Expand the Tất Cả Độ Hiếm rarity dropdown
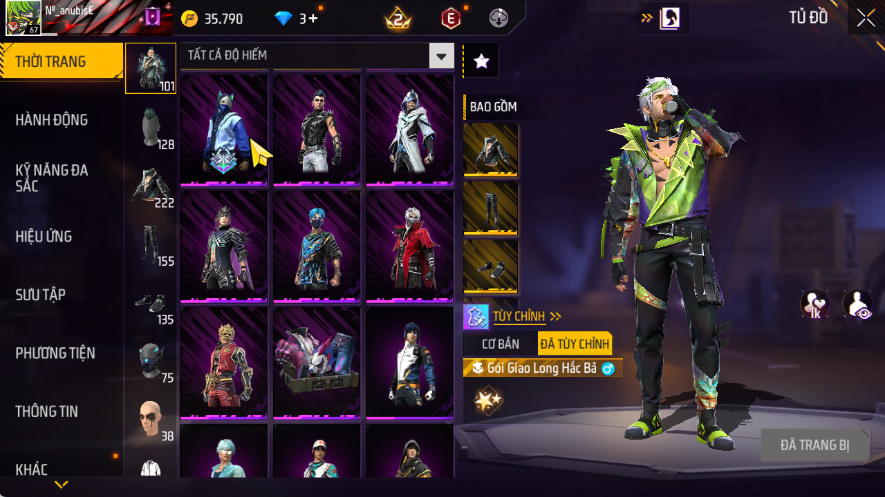The image size is (885, 497). 441,56
